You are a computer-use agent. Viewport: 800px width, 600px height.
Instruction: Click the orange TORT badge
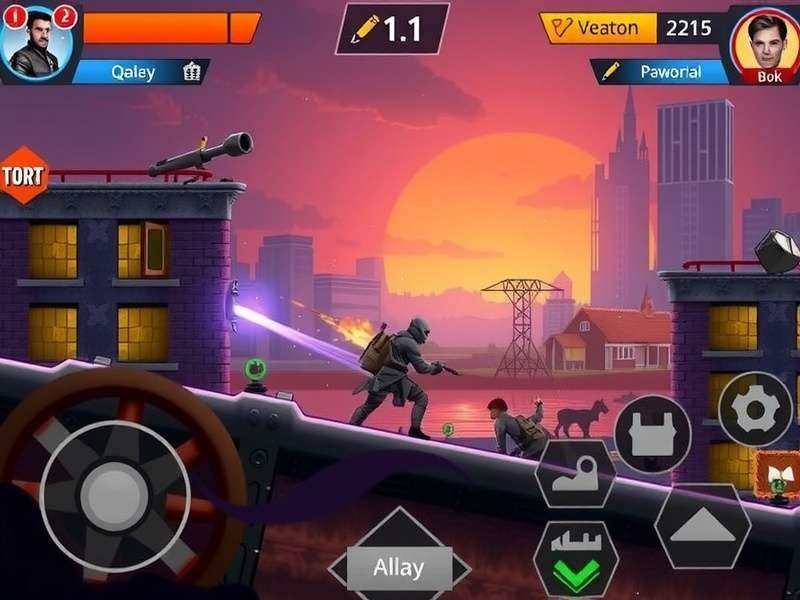(22, 176)
